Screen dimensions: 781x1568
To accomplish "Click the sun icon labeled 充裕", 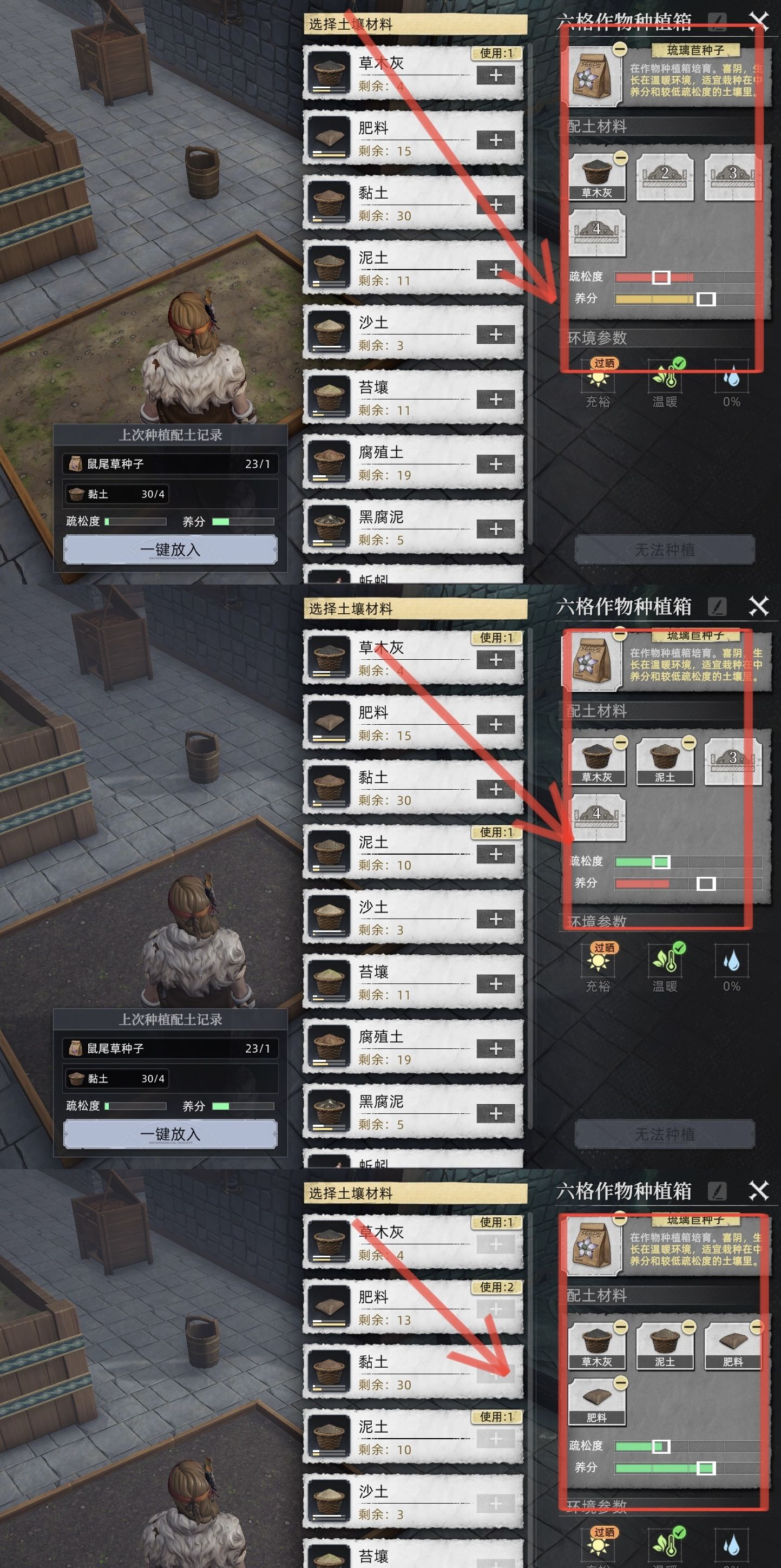I will pos(599,380).
